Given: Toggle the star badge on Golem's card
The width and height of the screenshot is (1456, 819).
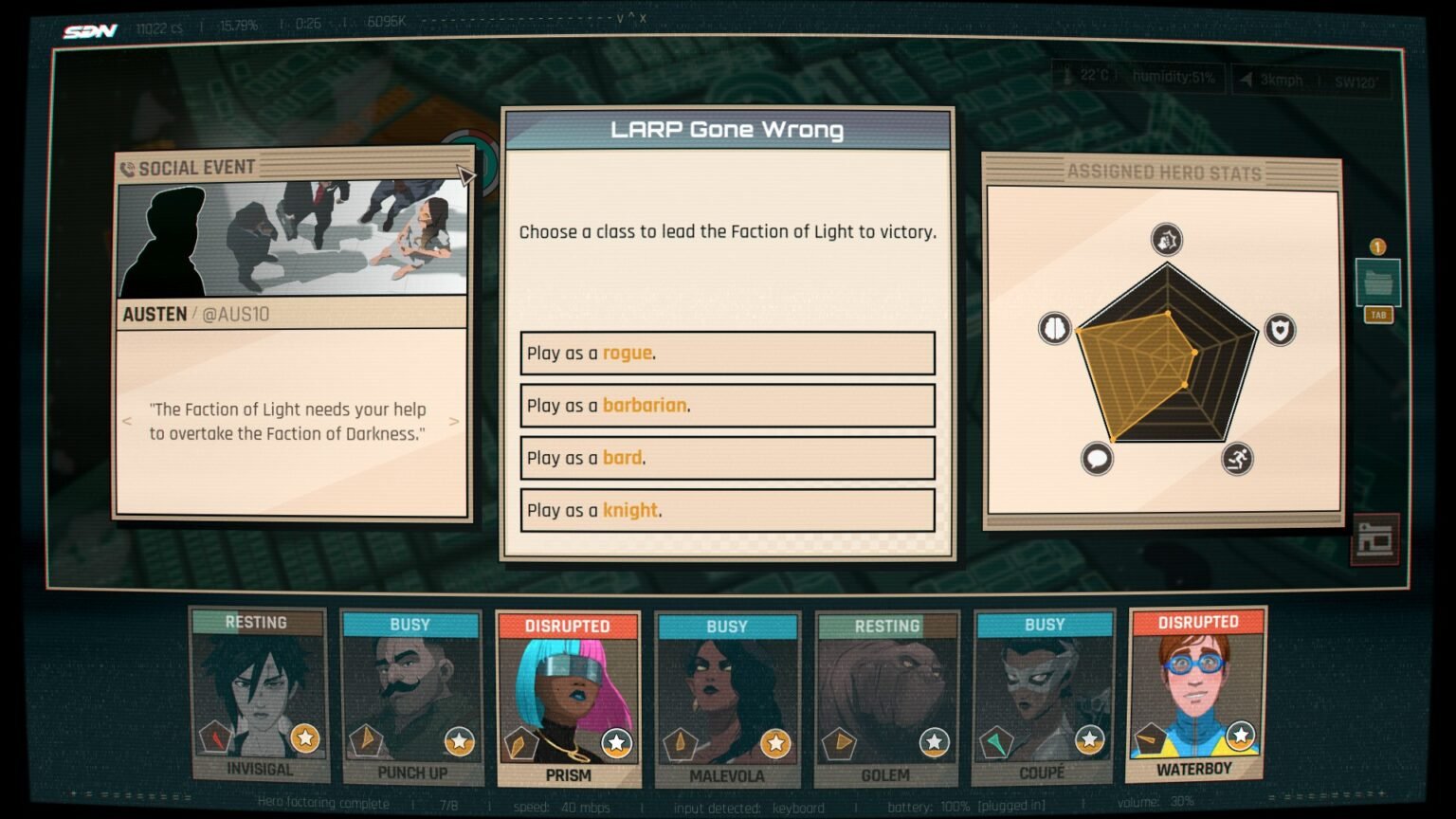Looking at the screenshot, I should (935, 744).
